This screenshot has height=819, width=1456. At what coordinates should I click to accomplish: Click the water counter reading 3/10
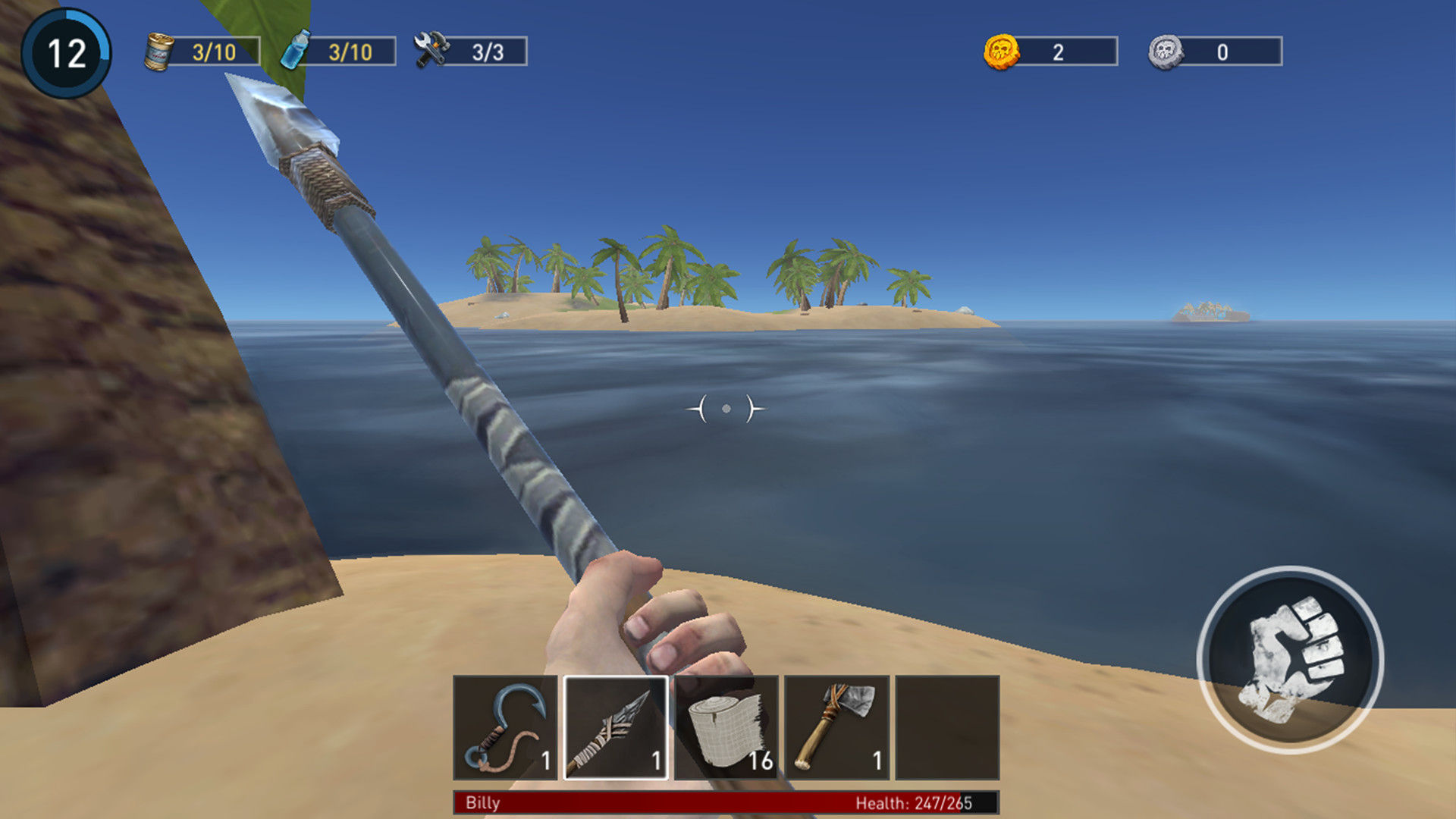click(350, 52)
